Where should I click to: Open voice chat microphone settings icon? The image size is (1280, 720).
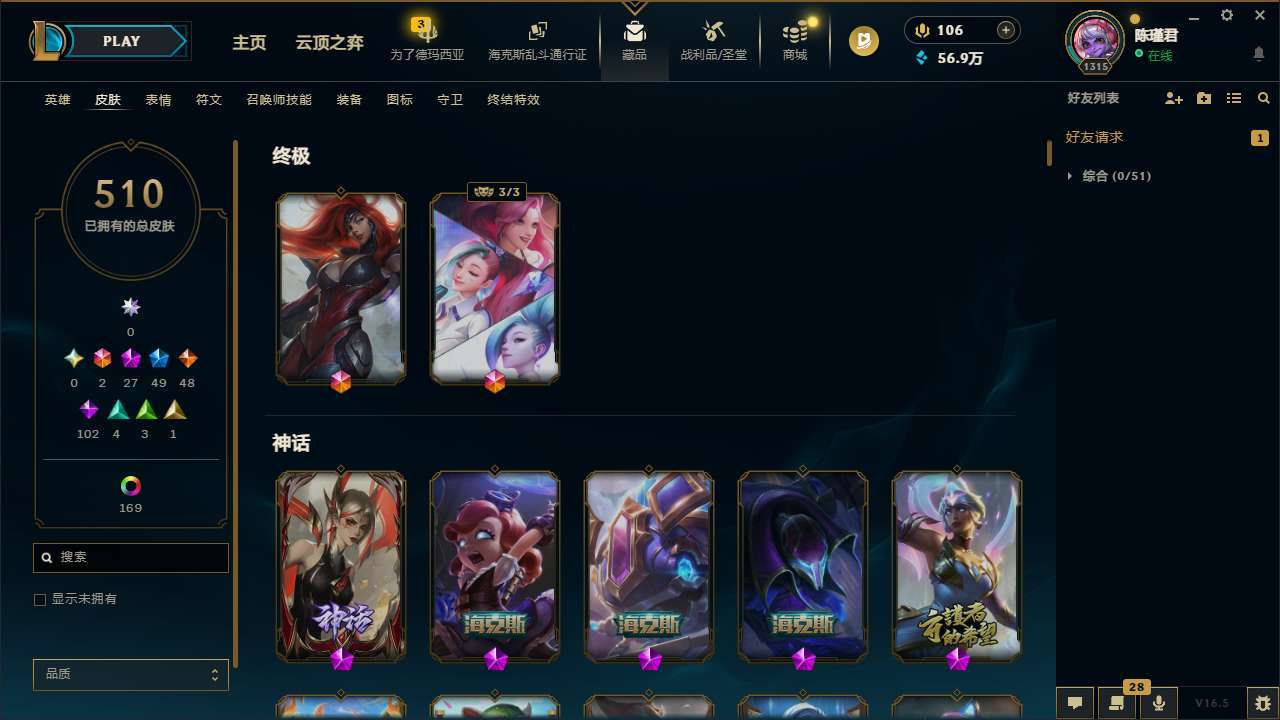point(1157,703)
